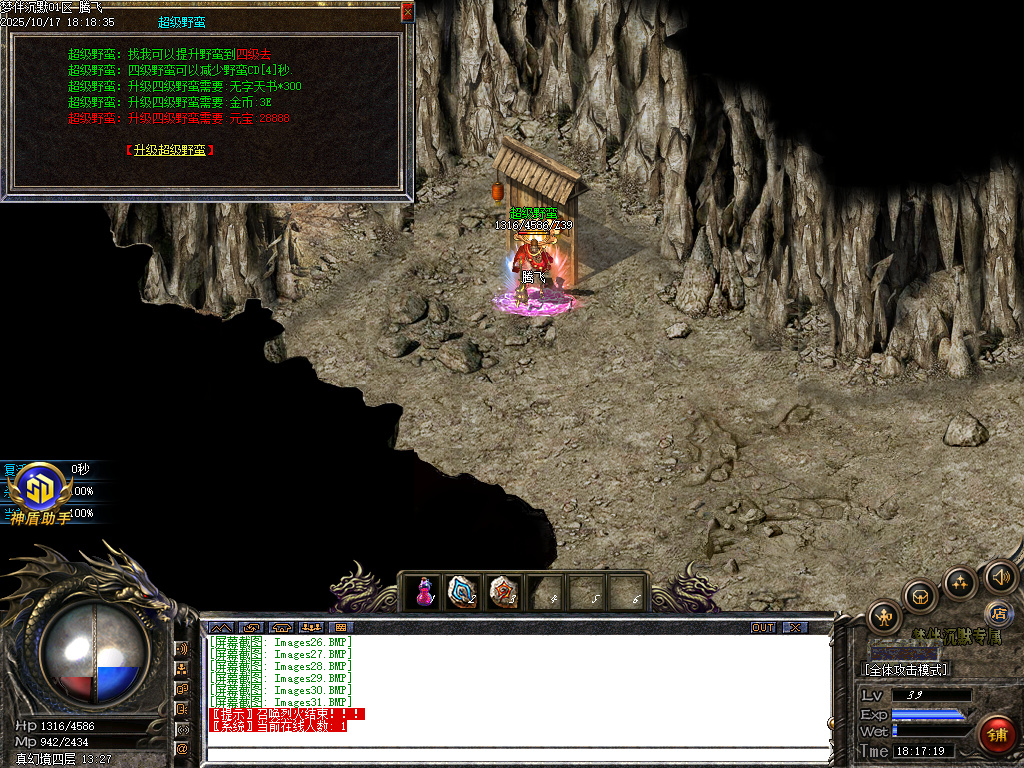
Task: Open the 店 shop button
Action: point(998,612)
